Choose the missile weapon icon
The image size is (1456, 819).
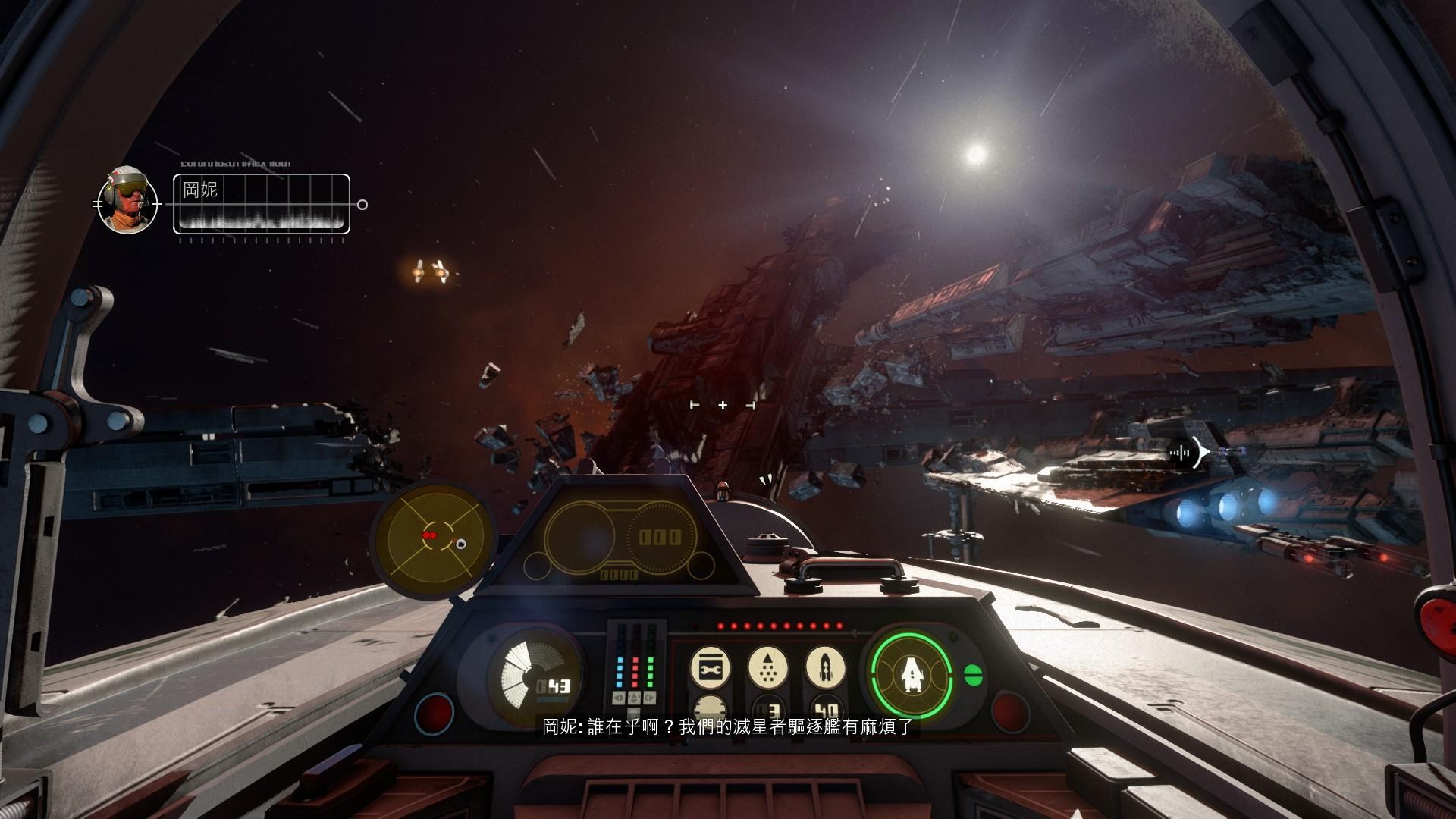[825, 667]
